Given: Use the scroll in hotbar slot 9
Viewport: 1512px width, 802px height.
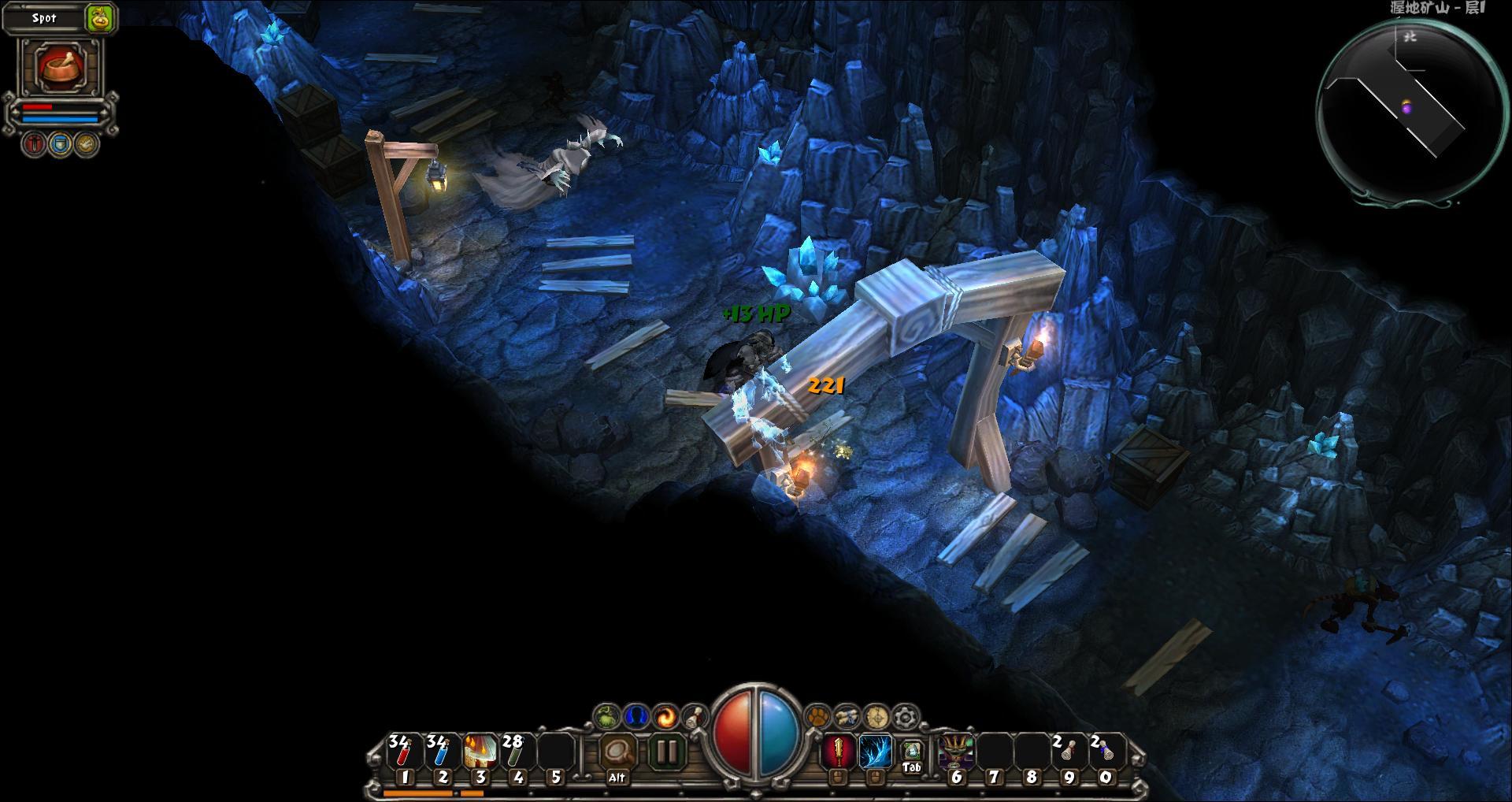Looking at the screenshot, I should click(x=1068, y=752).
